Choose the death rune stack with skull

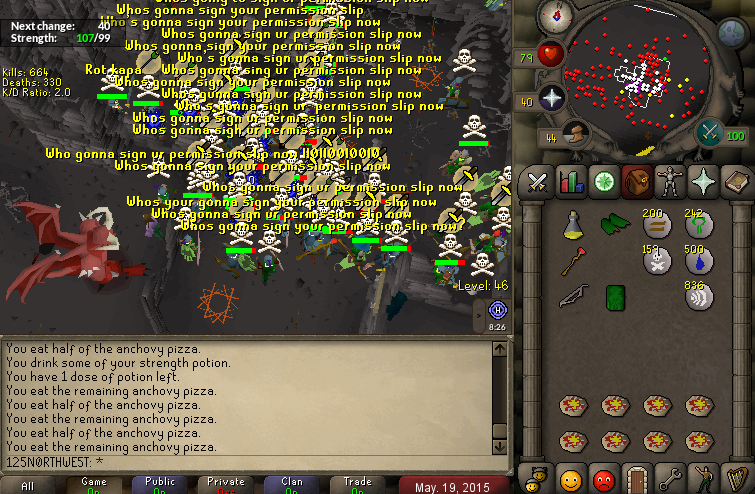click(656, 261)
